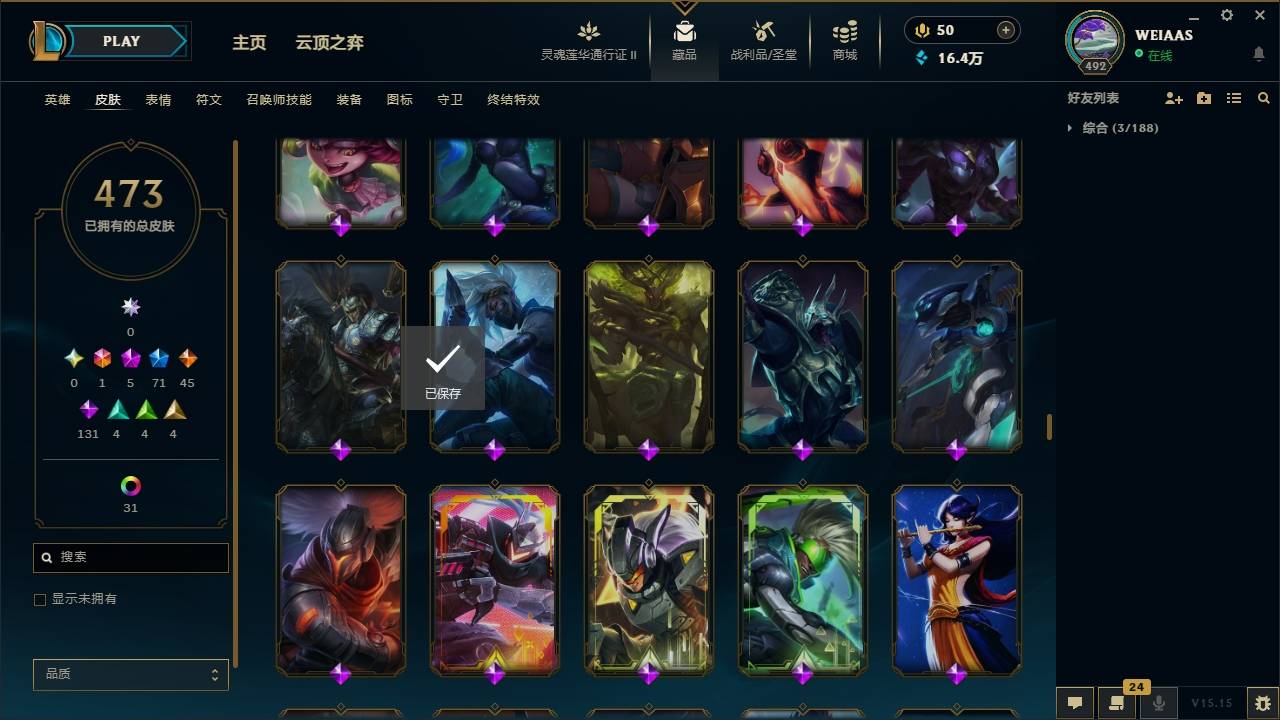This screenshot has width=1280, height=720.
Task: Open the bug report icon
Action: [x=1262, y=703]
